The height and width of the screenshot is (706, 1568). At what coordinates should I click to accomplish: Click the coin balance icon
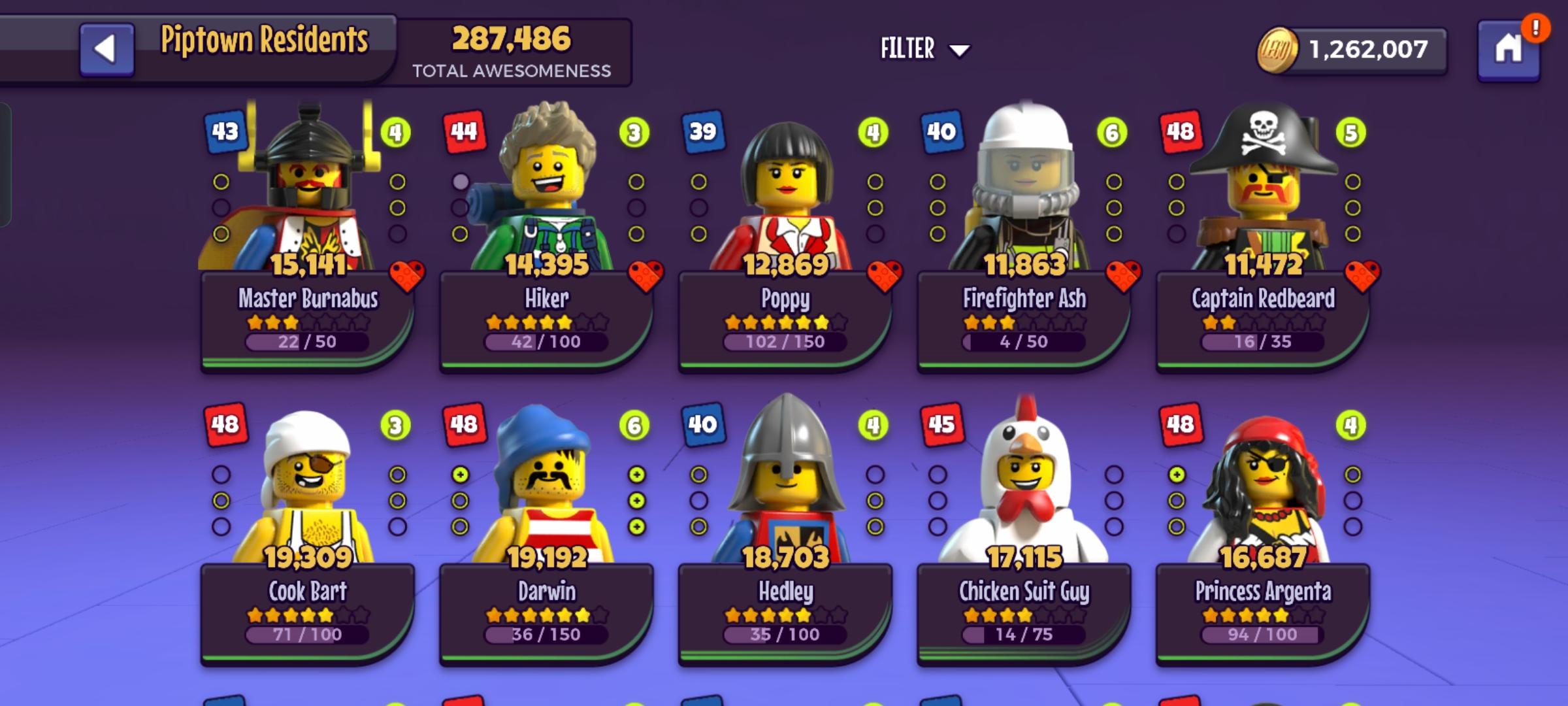[x=1277, y=49]
